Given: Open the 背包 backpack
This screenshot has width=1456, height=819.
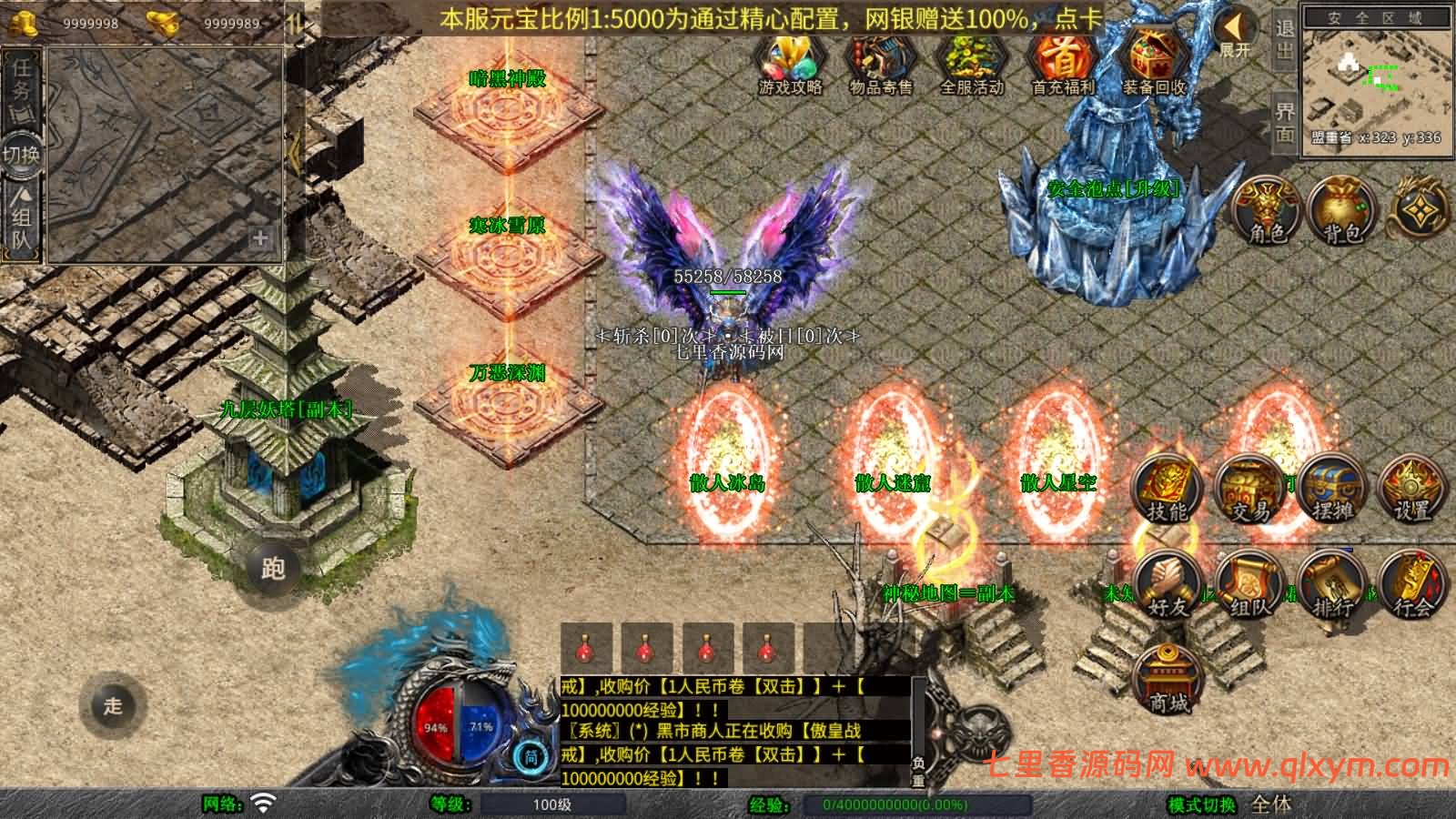Looking at the screenshot, I should point(1341,209).
